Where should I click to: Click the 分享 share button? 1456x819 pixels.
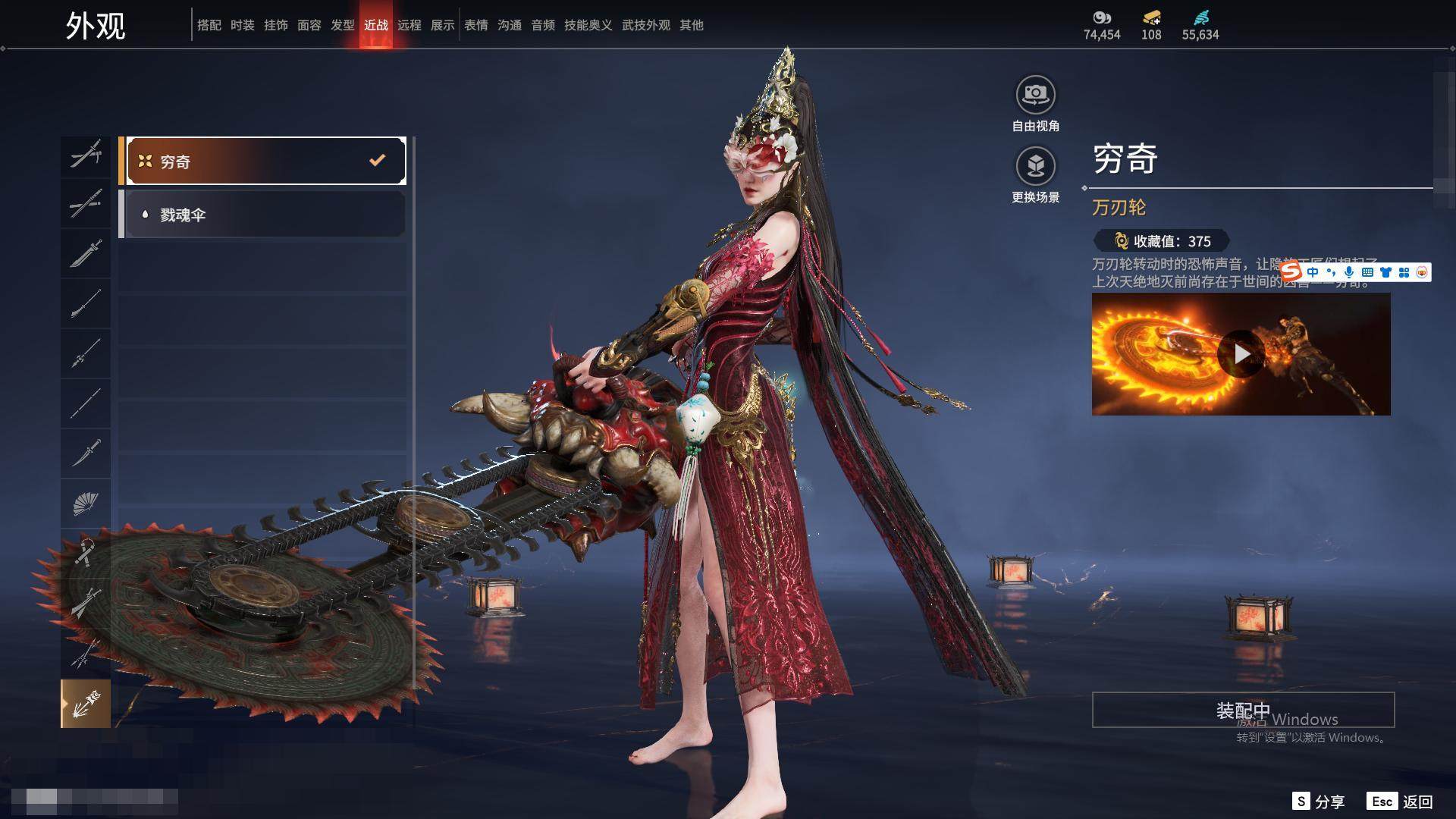1319,802
